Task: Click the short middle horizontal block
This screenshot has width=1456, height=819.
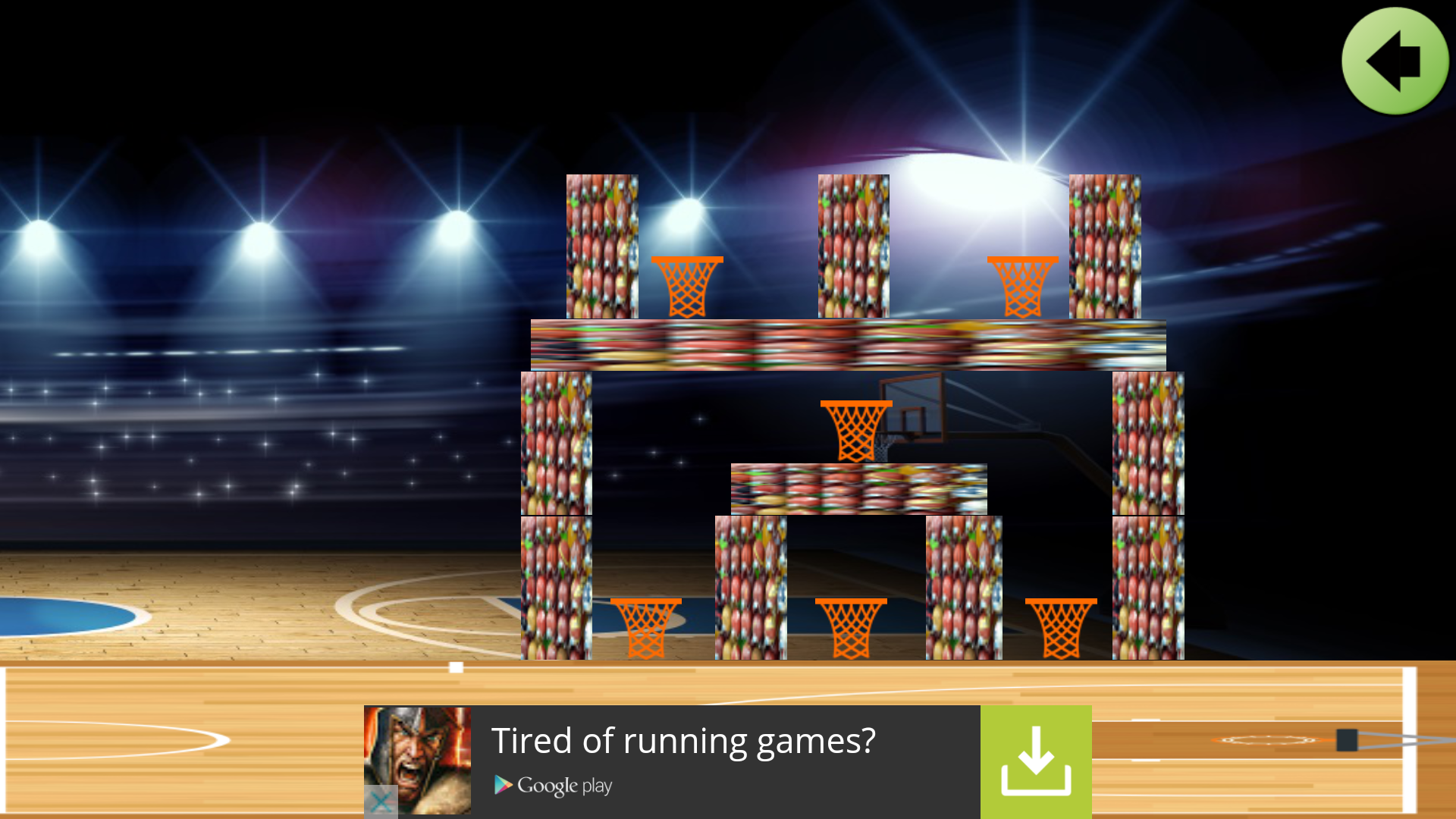Action: point(857,487)
